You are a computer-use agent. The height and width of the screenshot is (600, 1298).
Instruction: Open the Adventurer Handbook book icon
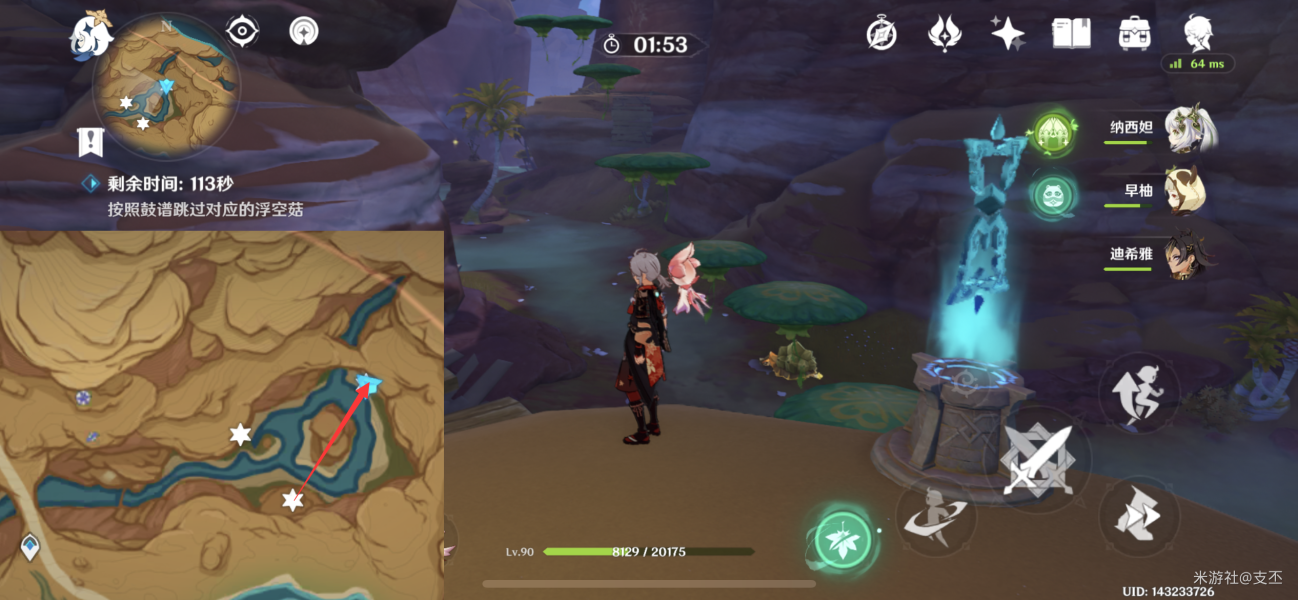click(x=1071, y=34)
